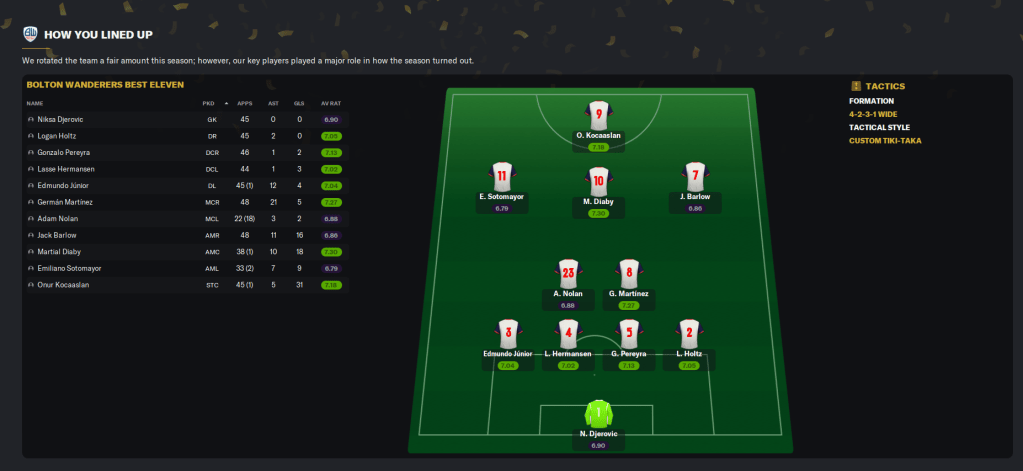The height and width of the screenshot is (471, 1023).
Task: Choose Onur Kocaaslan in the player list
Action: click(63, 285)
